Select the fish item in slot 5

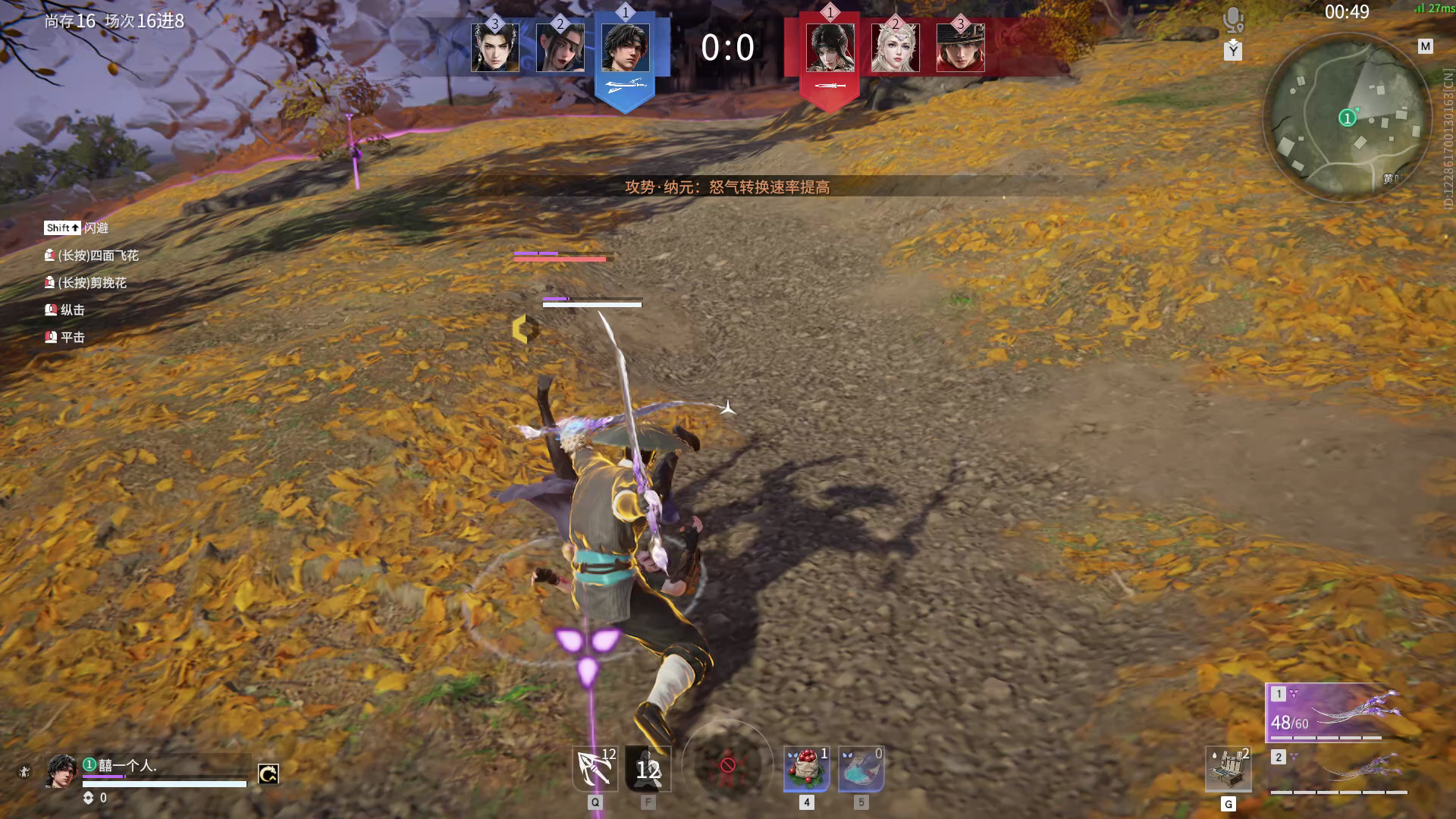pyautogui.click(x=861, y=770)
